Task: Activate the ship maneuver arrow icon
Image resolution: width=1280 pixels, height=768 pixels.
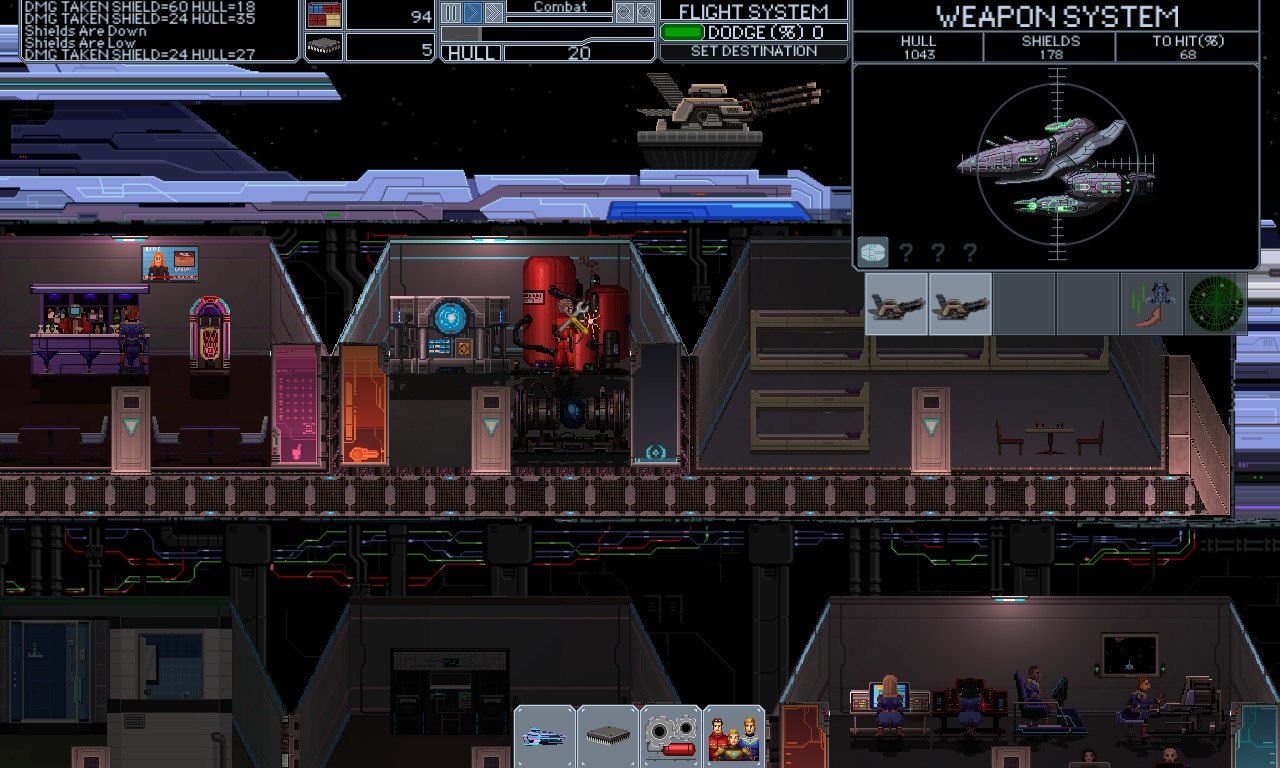Action: pos(1152,304)
